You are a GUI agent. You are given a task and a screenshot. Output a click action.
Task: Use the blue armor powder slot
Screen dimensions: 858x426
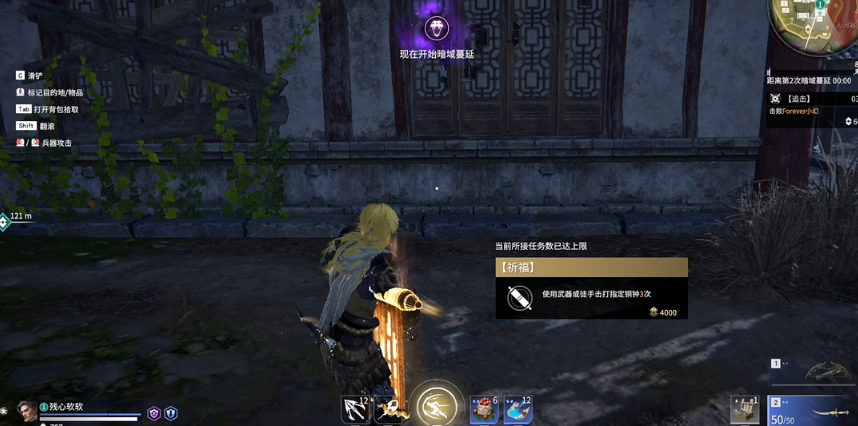518,409
